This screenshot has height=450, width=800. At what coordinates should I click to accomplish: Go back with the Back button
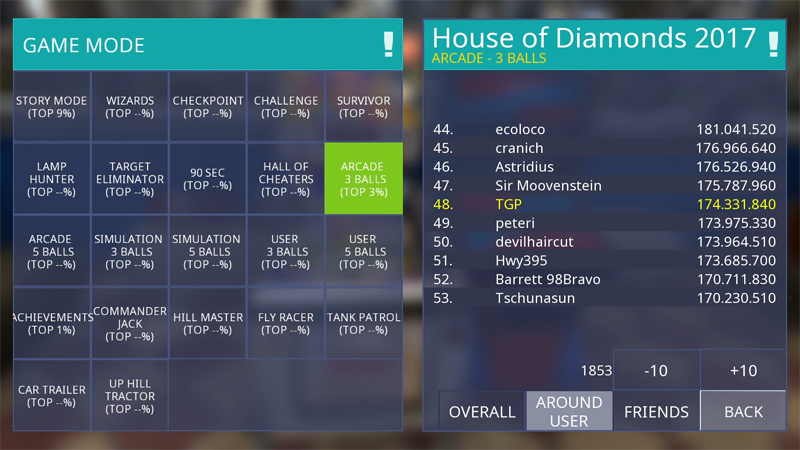coord(743,411)
